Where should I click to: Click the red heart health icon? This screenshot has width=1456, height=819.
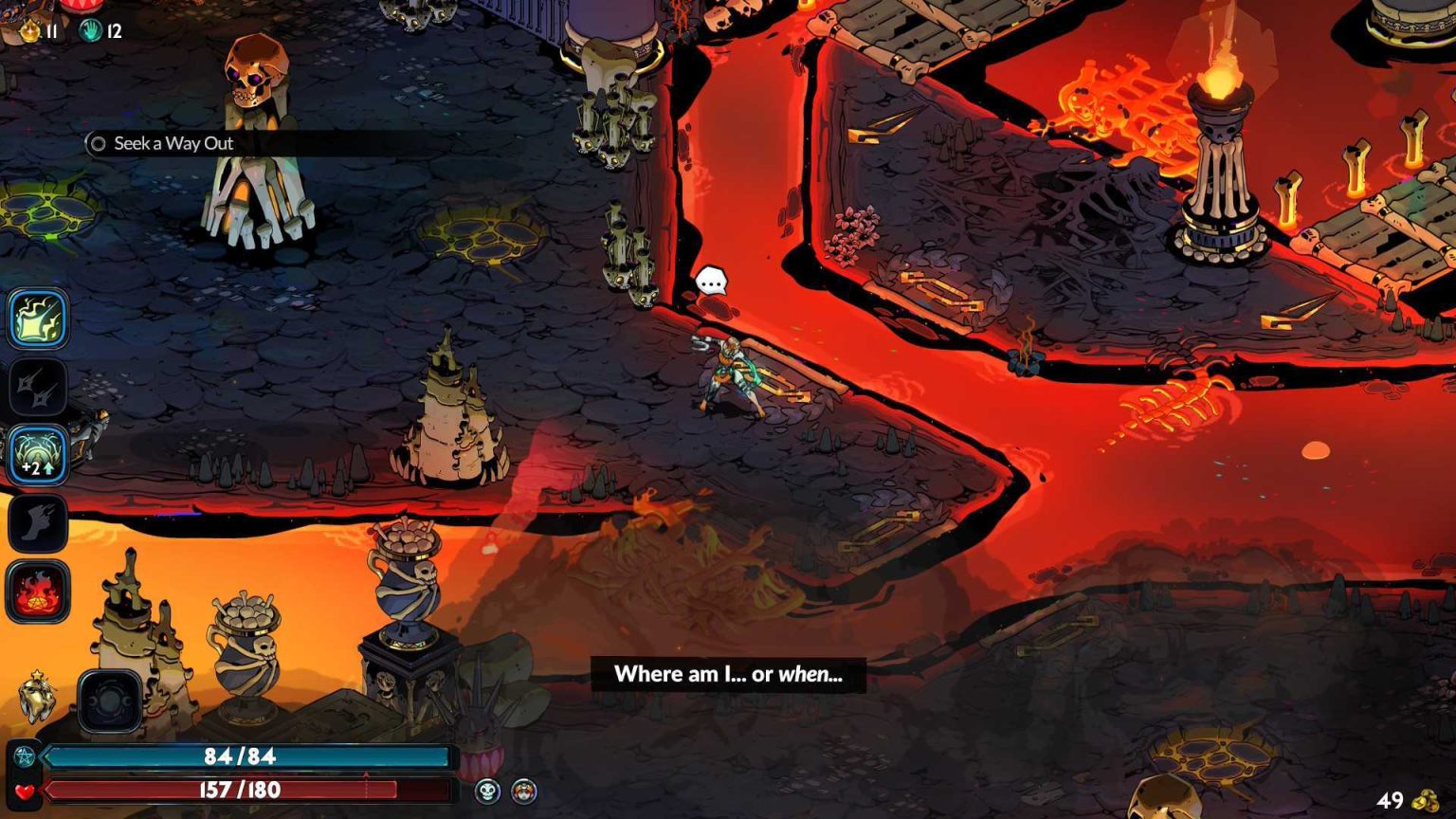[25, 791]
